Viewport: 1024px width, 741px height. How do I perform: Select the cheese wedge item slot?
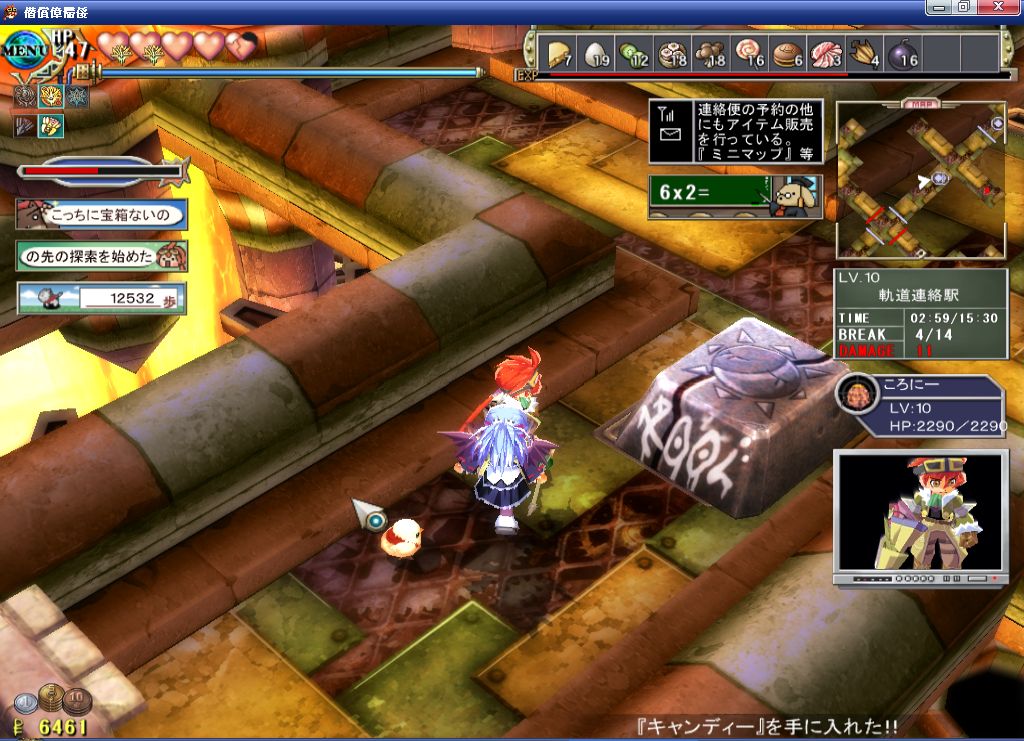[556, 53]
